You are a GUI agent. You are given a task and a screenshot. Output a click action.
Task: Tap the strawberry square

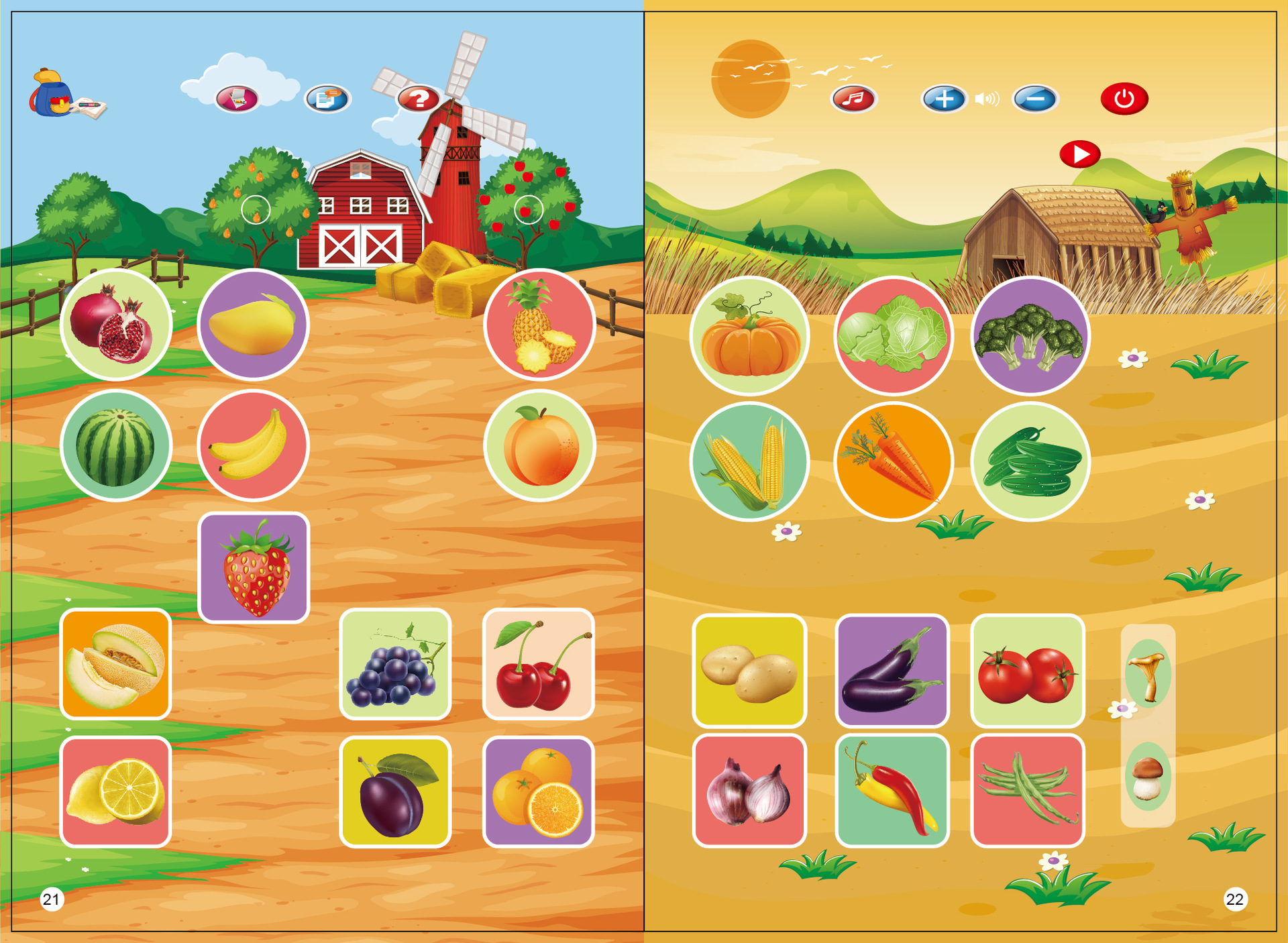click(254, 567)
